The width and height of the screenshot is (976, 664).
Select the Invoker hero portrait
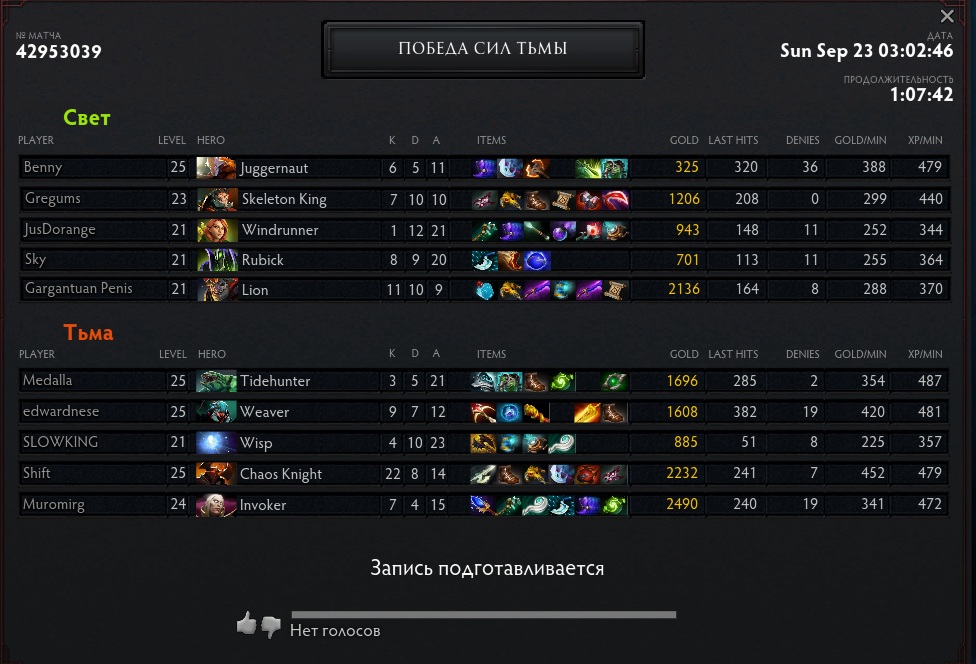click(215, 504)
